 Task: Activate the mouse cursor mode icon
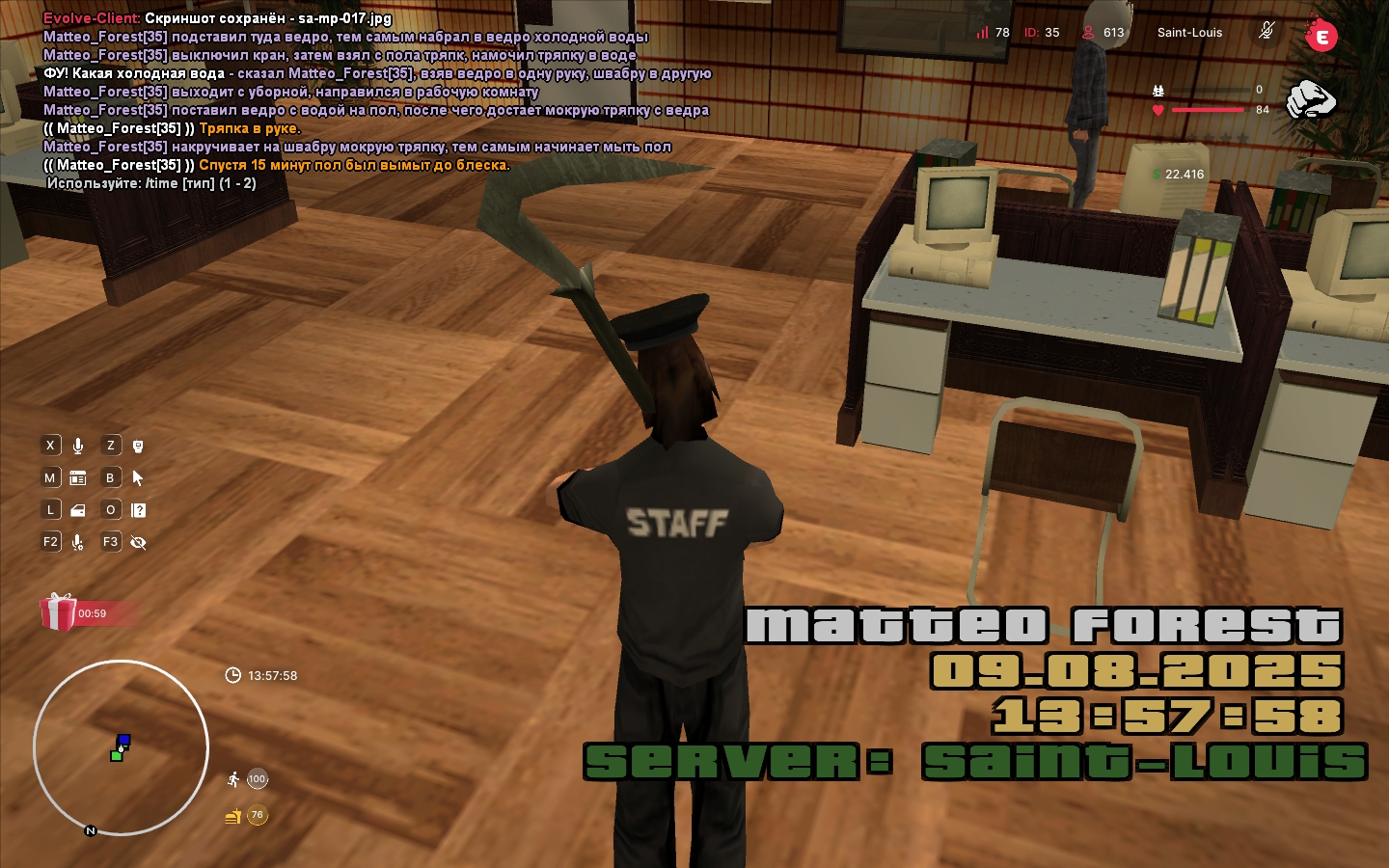pyautogui.click(x=138, y=478)
